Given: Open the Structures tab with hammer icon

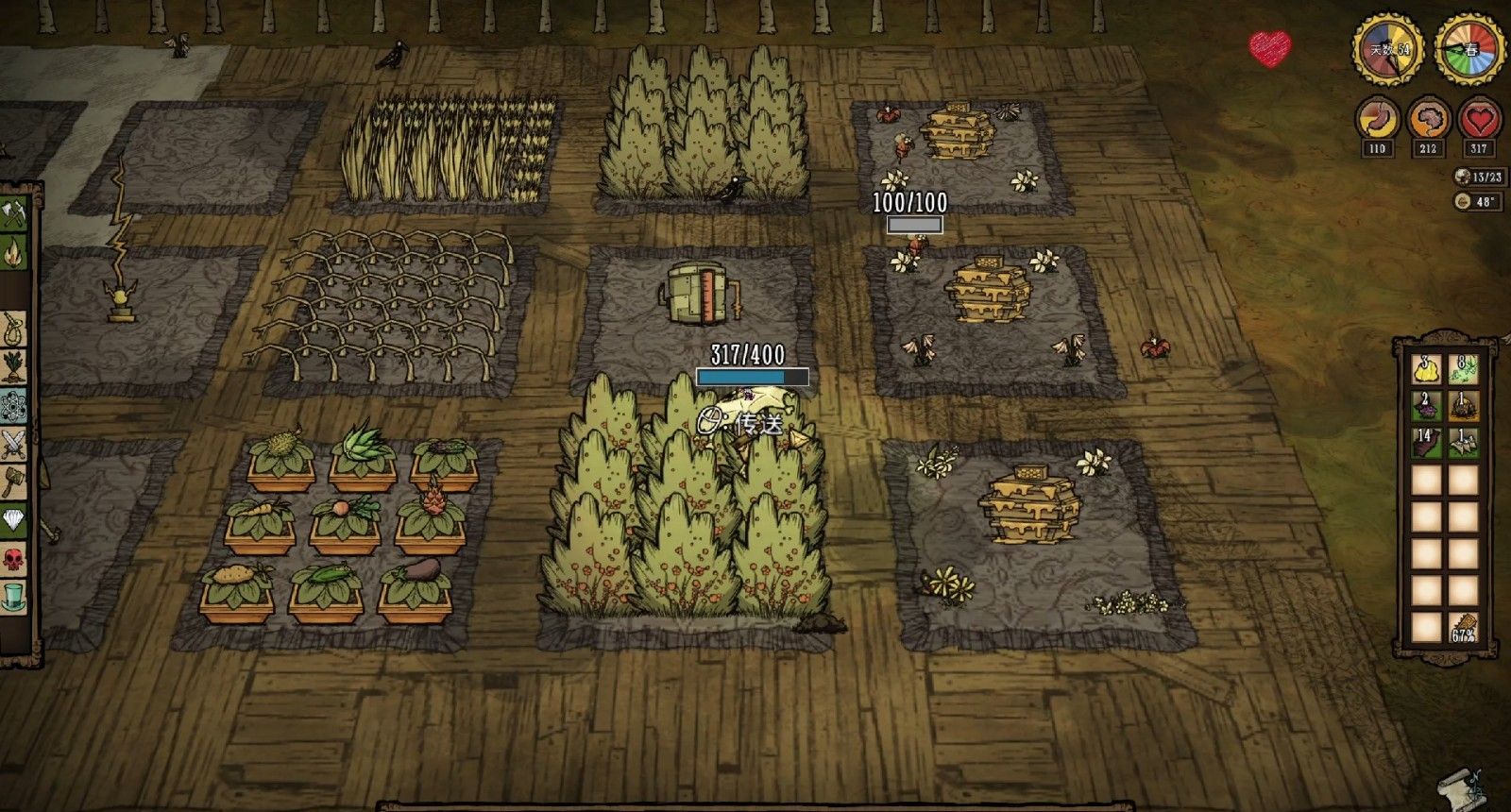Looking at the screenshot, I should click(13, 481).
